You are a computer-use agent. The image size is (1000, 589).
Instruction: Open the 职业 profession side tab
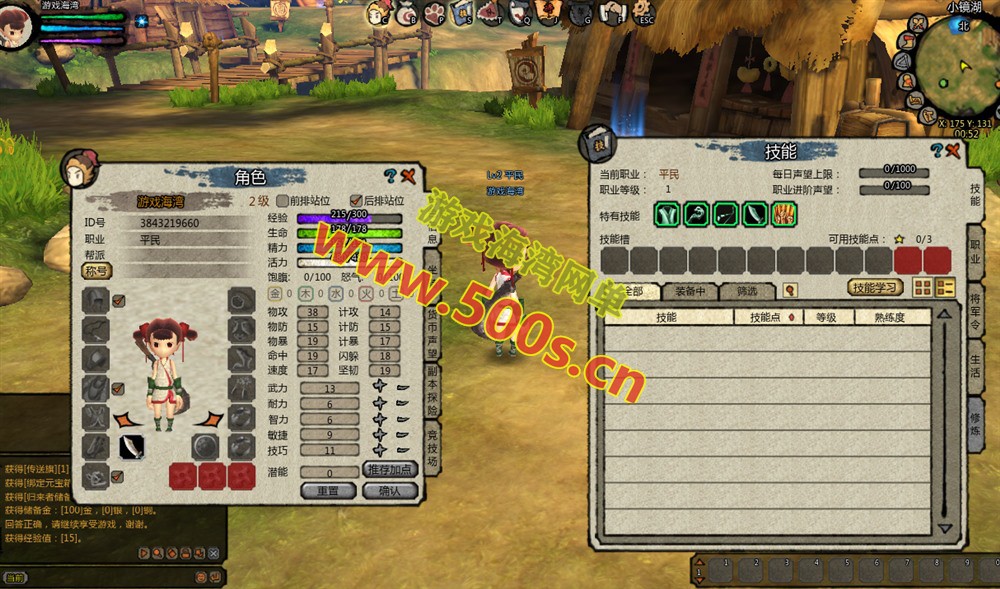tap(975, 251)
